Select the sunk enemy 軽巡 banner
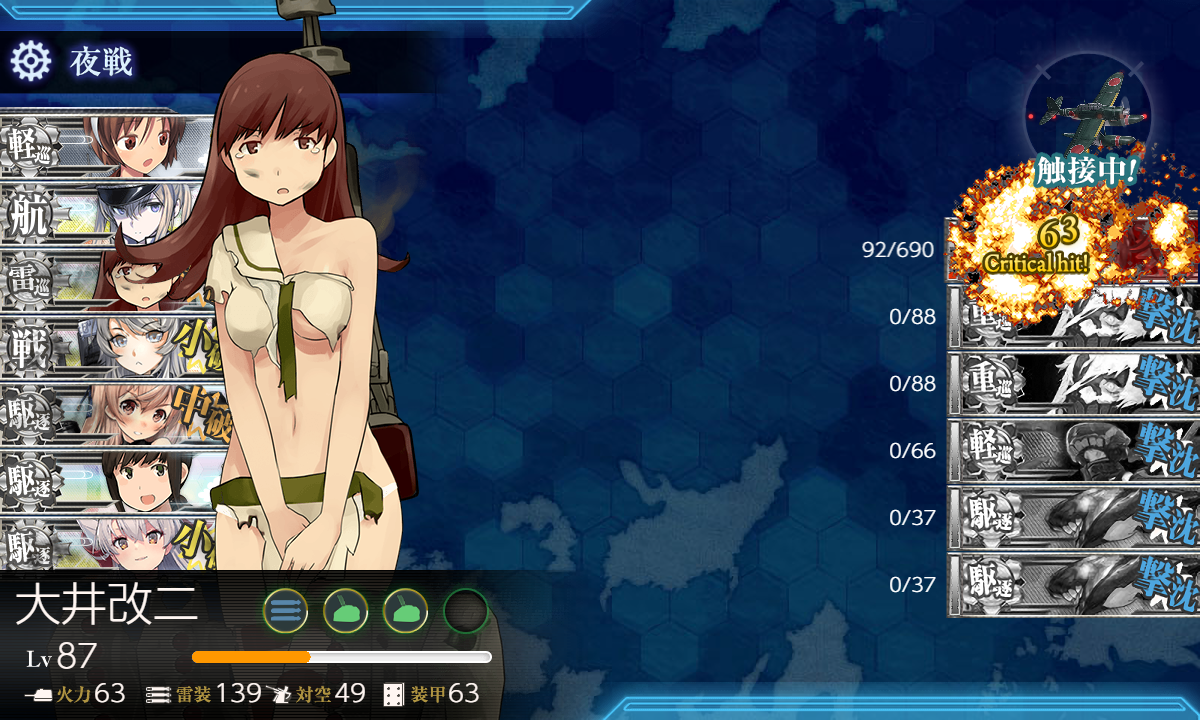This screenshot has height=720, width=1200. point(1070,450)
